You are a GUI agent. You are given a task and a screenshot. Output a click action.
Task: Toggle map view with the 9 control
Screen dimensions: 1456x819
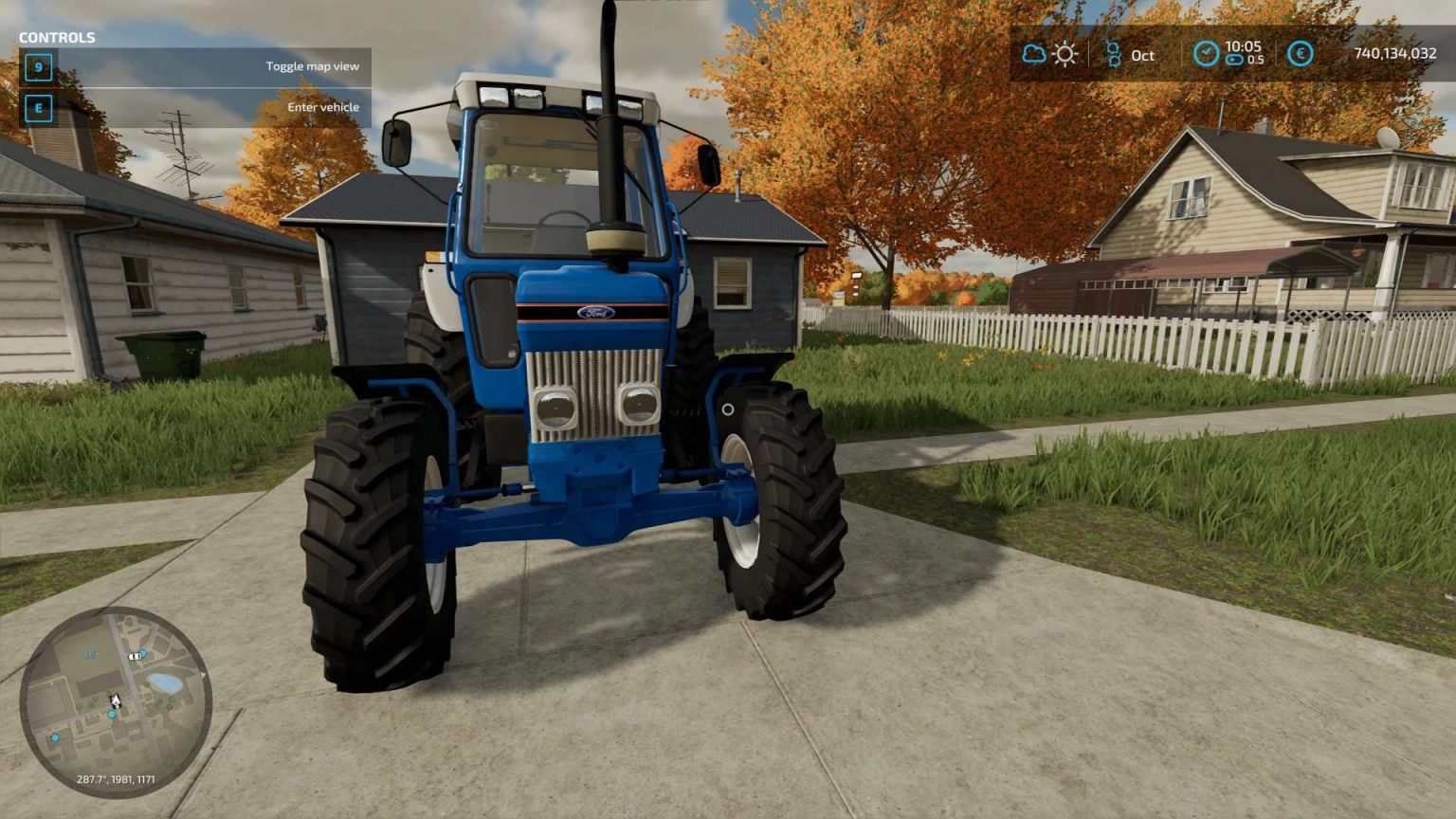coord(38,67)
